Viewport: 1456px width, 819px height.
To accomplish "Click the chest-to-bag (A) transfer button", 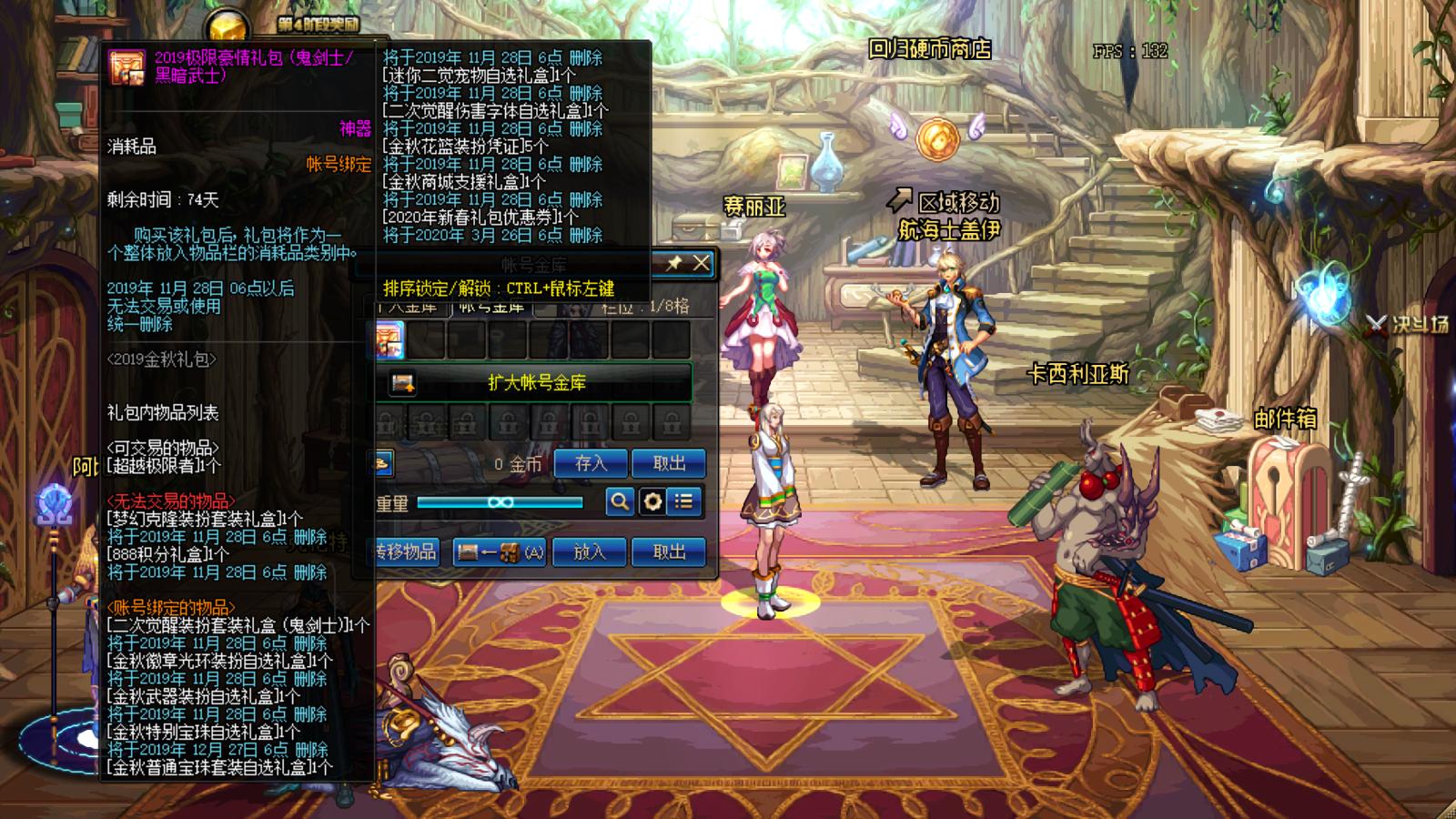I will pos(500,551).
